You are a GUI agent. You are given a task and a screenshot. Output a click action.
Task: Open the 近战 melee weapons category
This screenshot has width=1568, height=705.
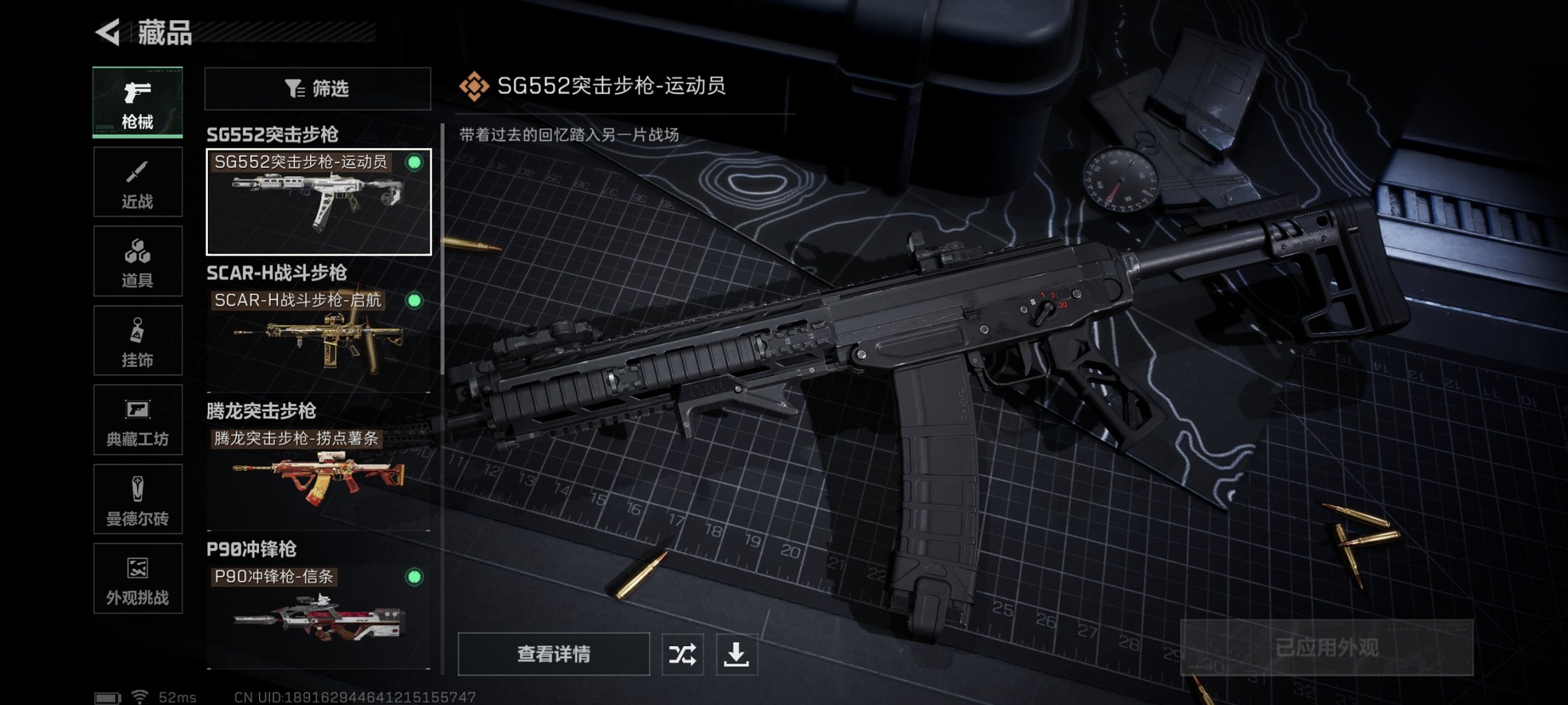click(x=137, y=181)
